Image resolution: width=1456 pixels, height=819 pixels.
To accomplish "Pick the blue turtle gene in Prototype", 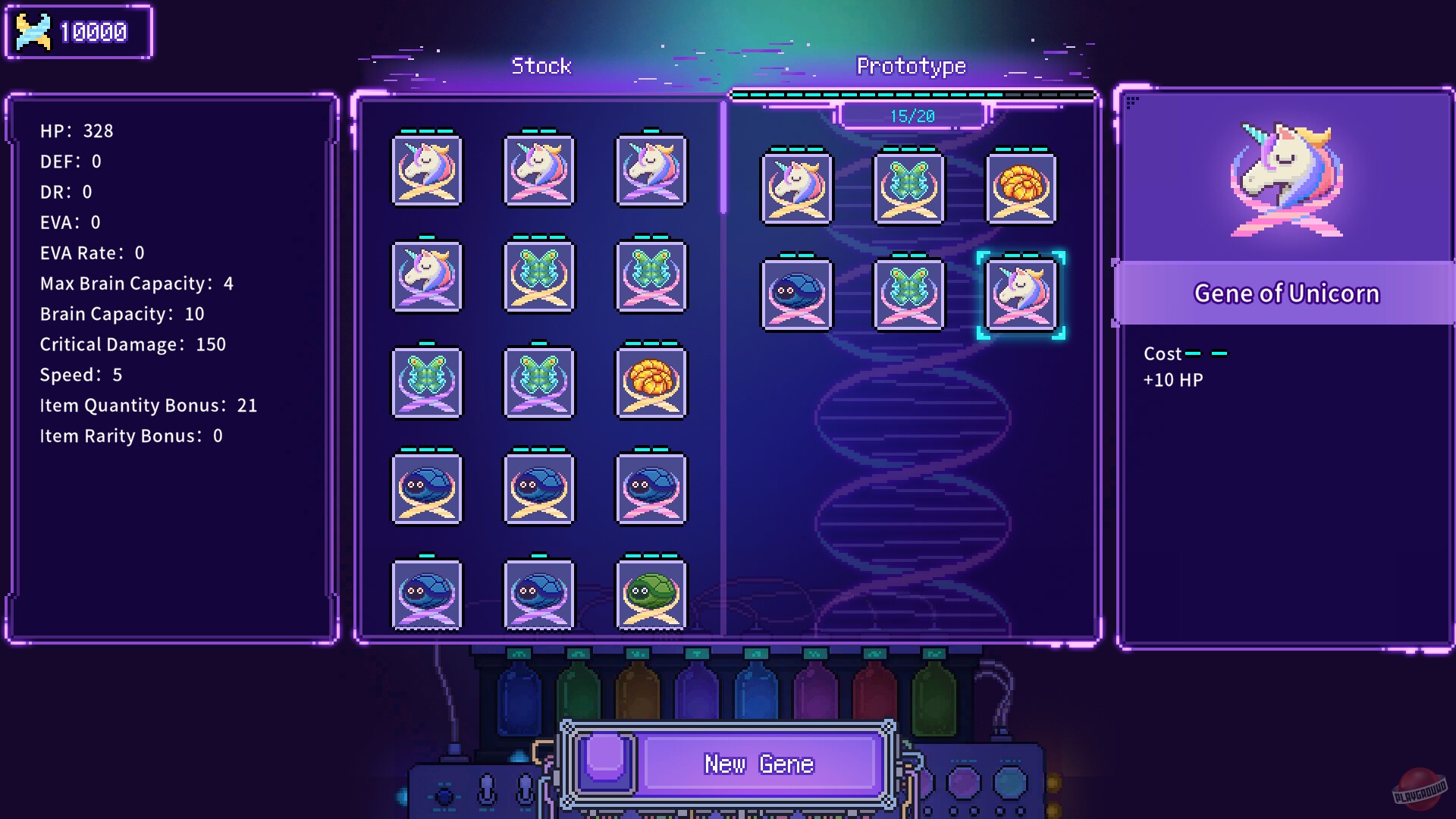I will [797, 294].
